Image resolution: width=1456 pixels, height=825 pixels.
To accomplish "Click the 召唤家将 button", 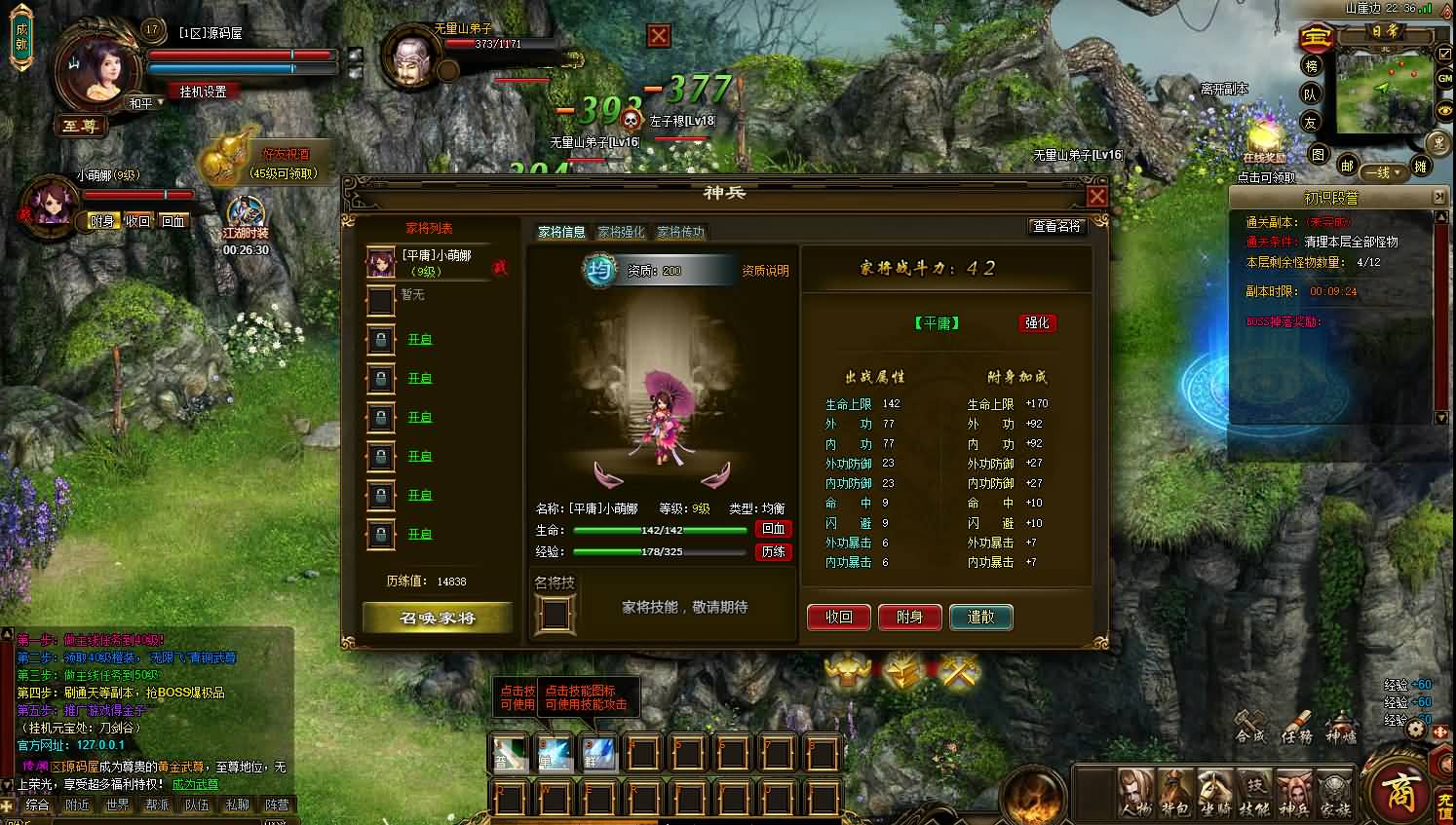I will (438, 618).
